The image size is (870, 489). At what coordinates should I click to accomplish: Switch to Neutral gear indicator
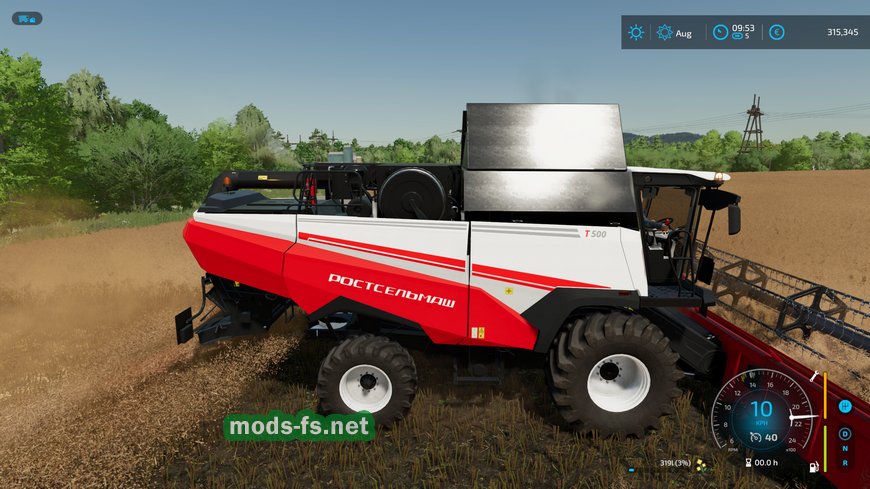[845, 448]
